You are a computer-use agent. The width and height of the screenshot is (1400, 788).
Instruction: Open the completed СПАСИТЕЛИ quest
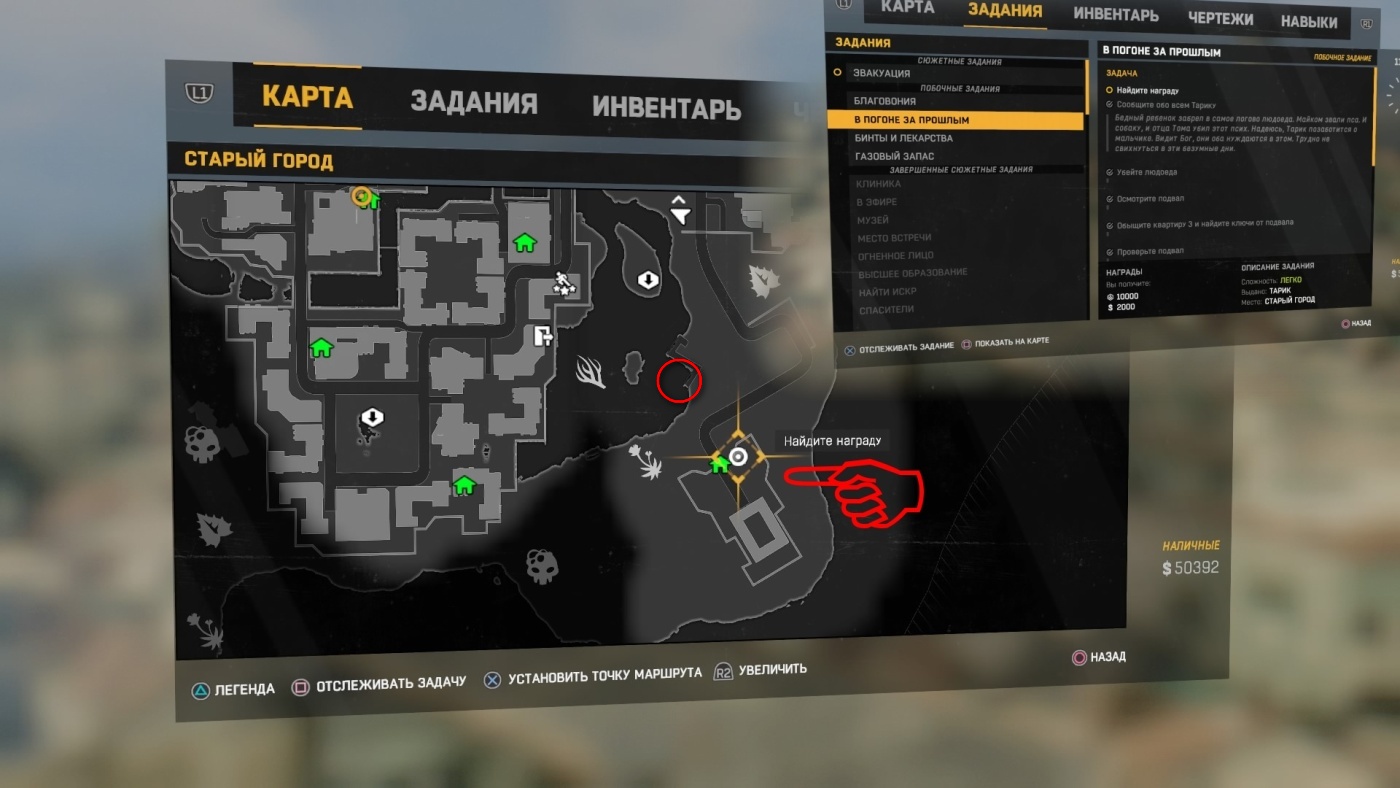point(885,310)
